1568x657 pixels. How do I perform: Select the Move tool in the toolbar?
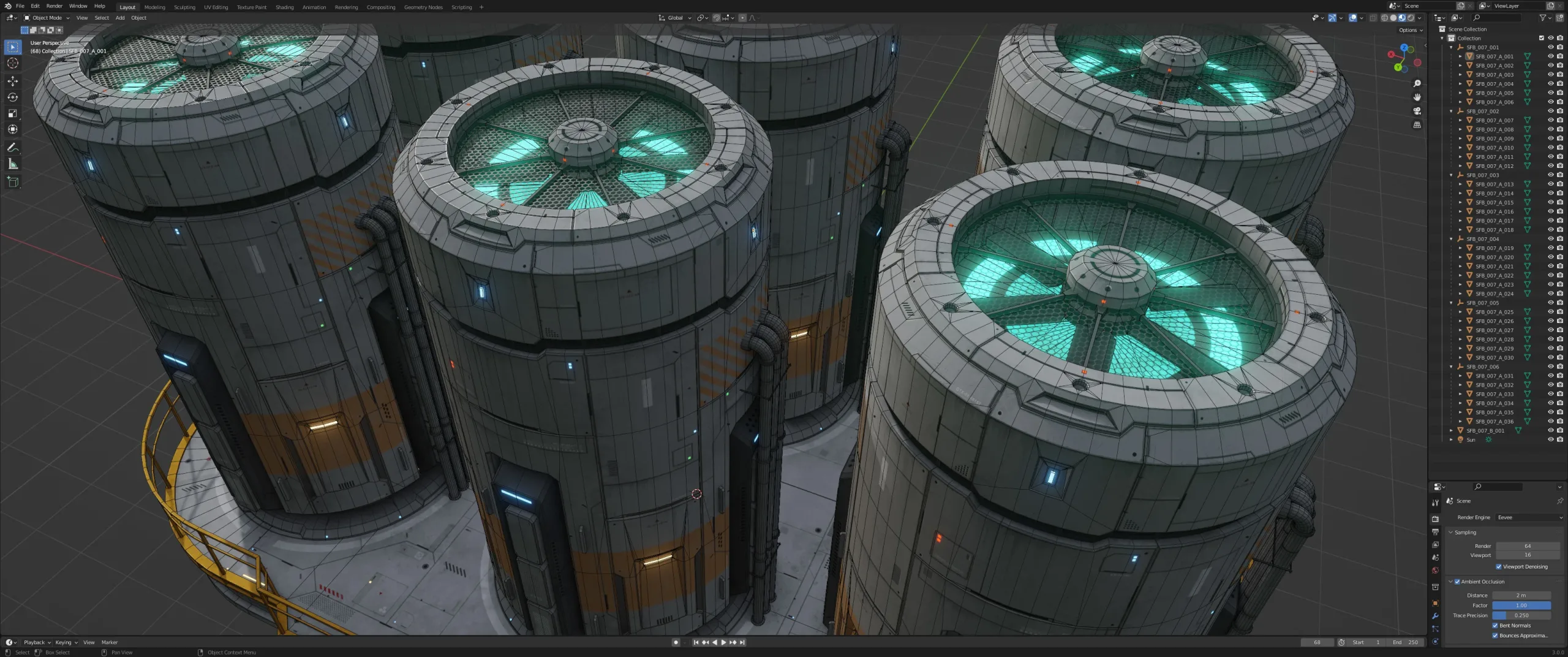(x=12, y=80)
